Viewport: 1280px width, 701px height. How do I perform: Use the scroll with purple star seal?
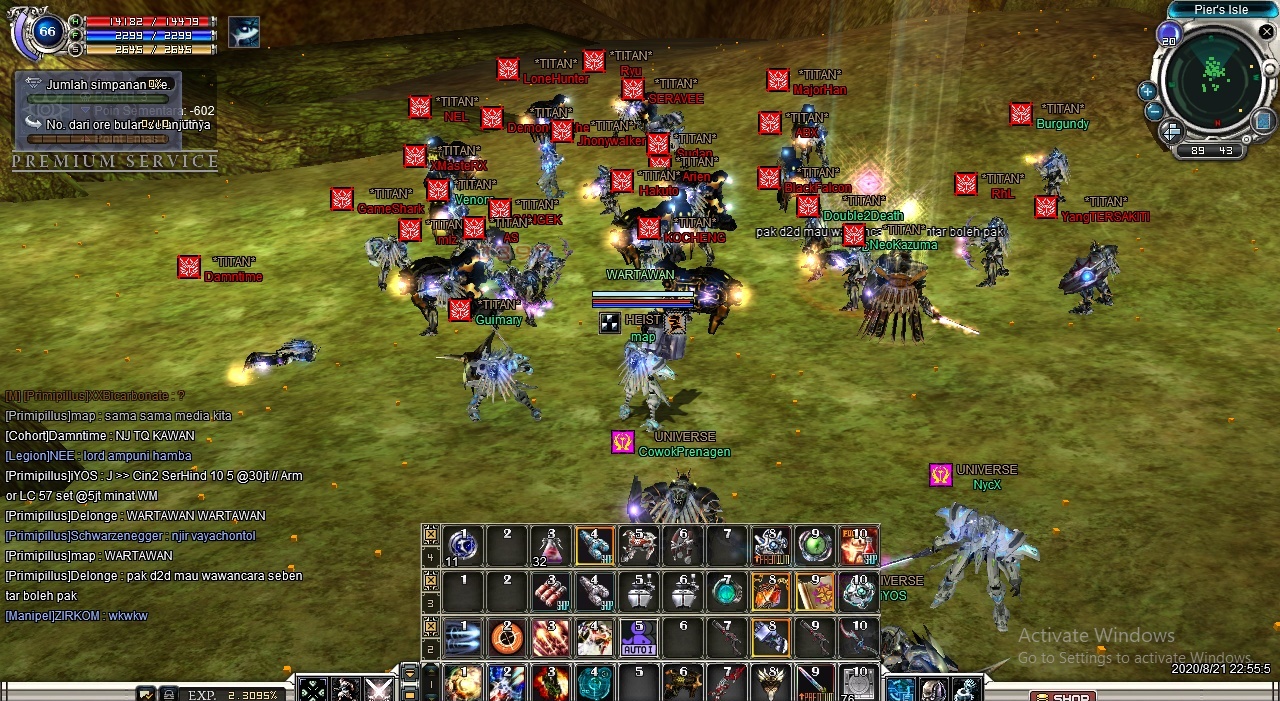(815, 592)
